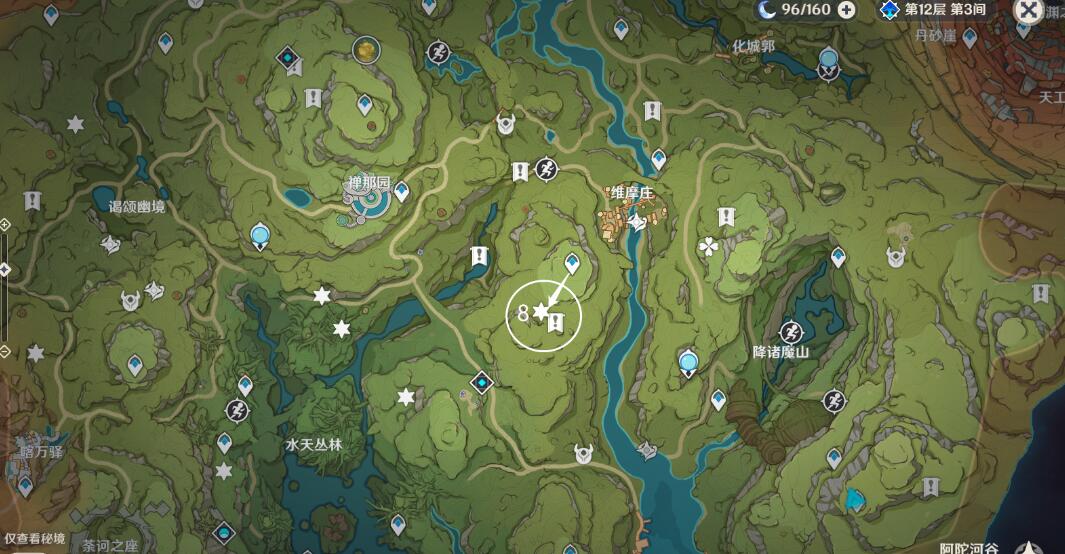Zoom out the map with the minus control

pos(5,350)
